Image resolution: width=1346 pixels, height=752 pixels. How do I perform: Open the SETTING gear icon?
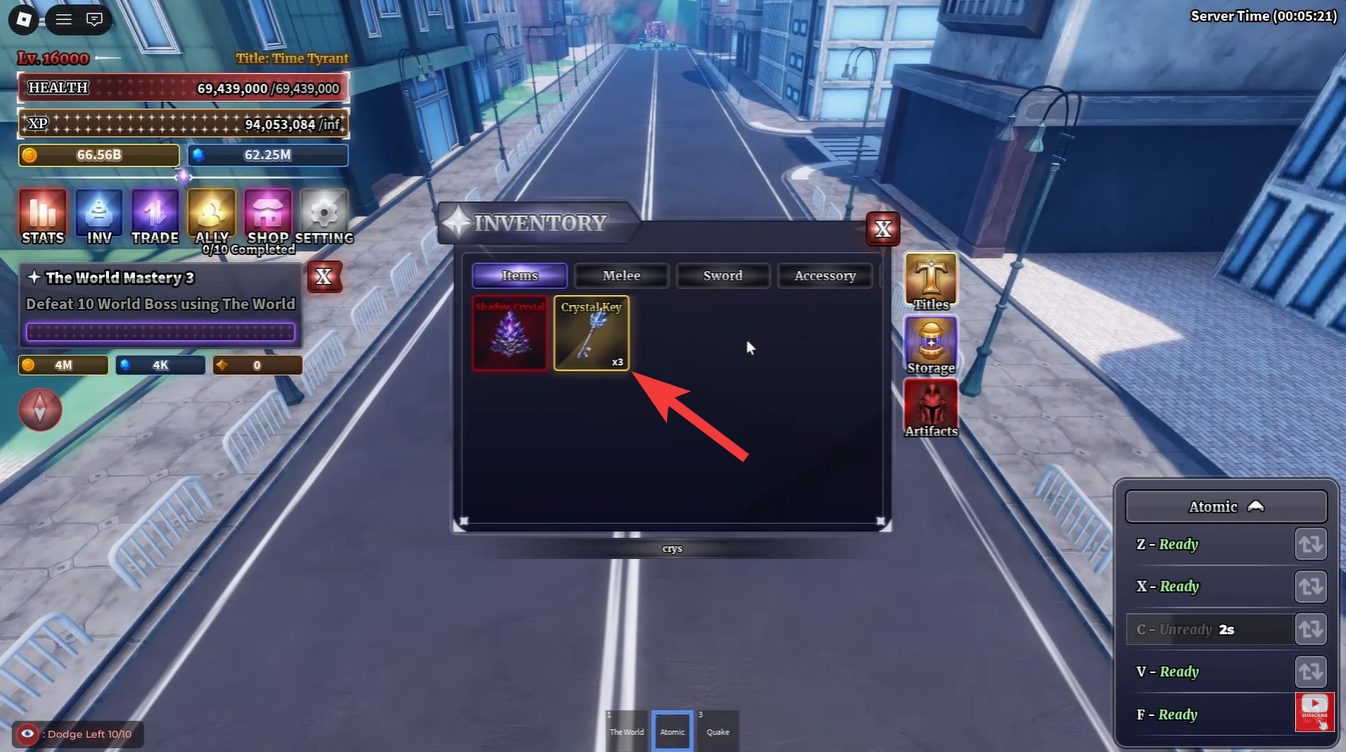pyautogui.click(x=323, y=216)
